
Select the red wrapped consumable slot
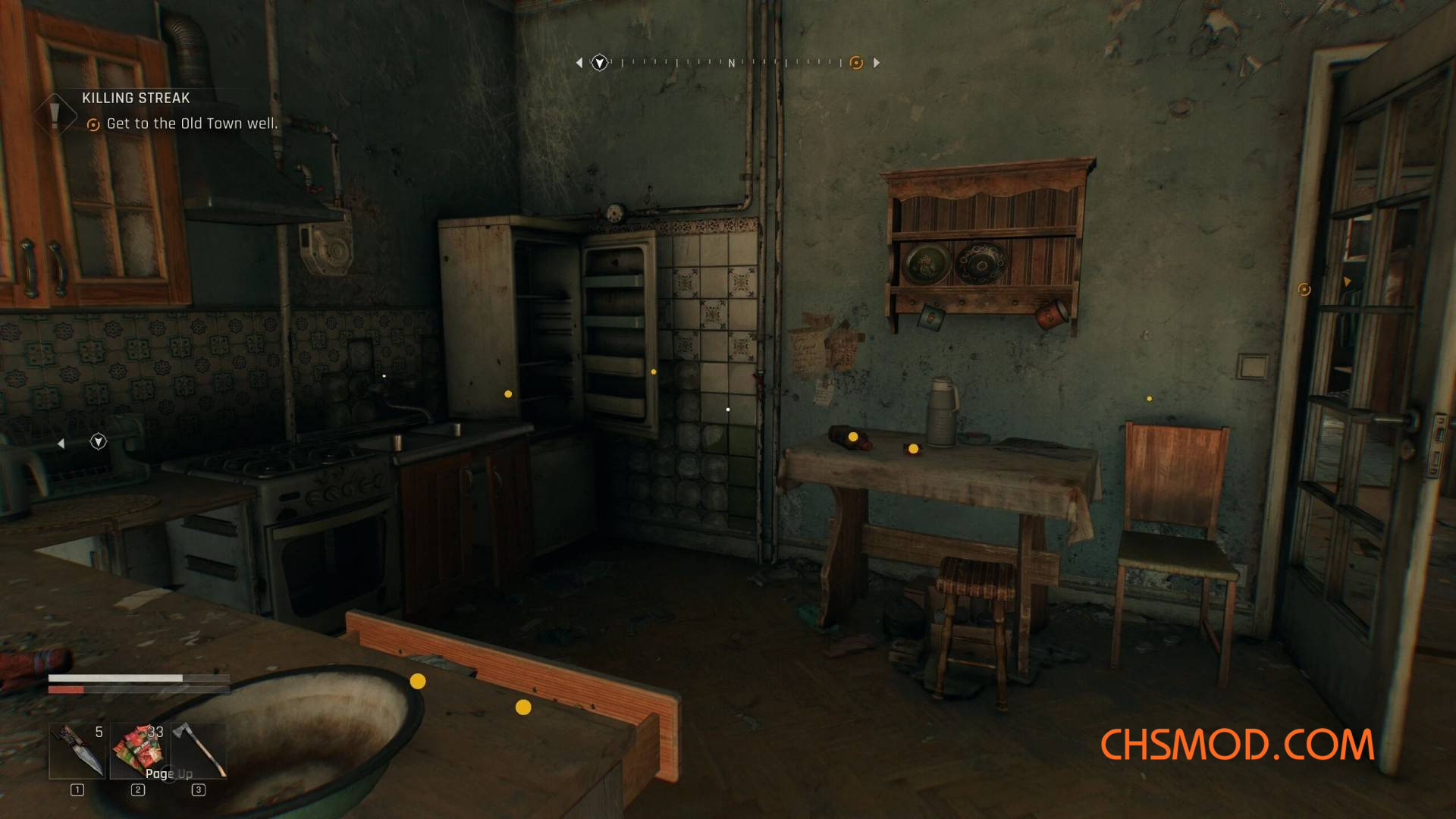click(138, 751)
